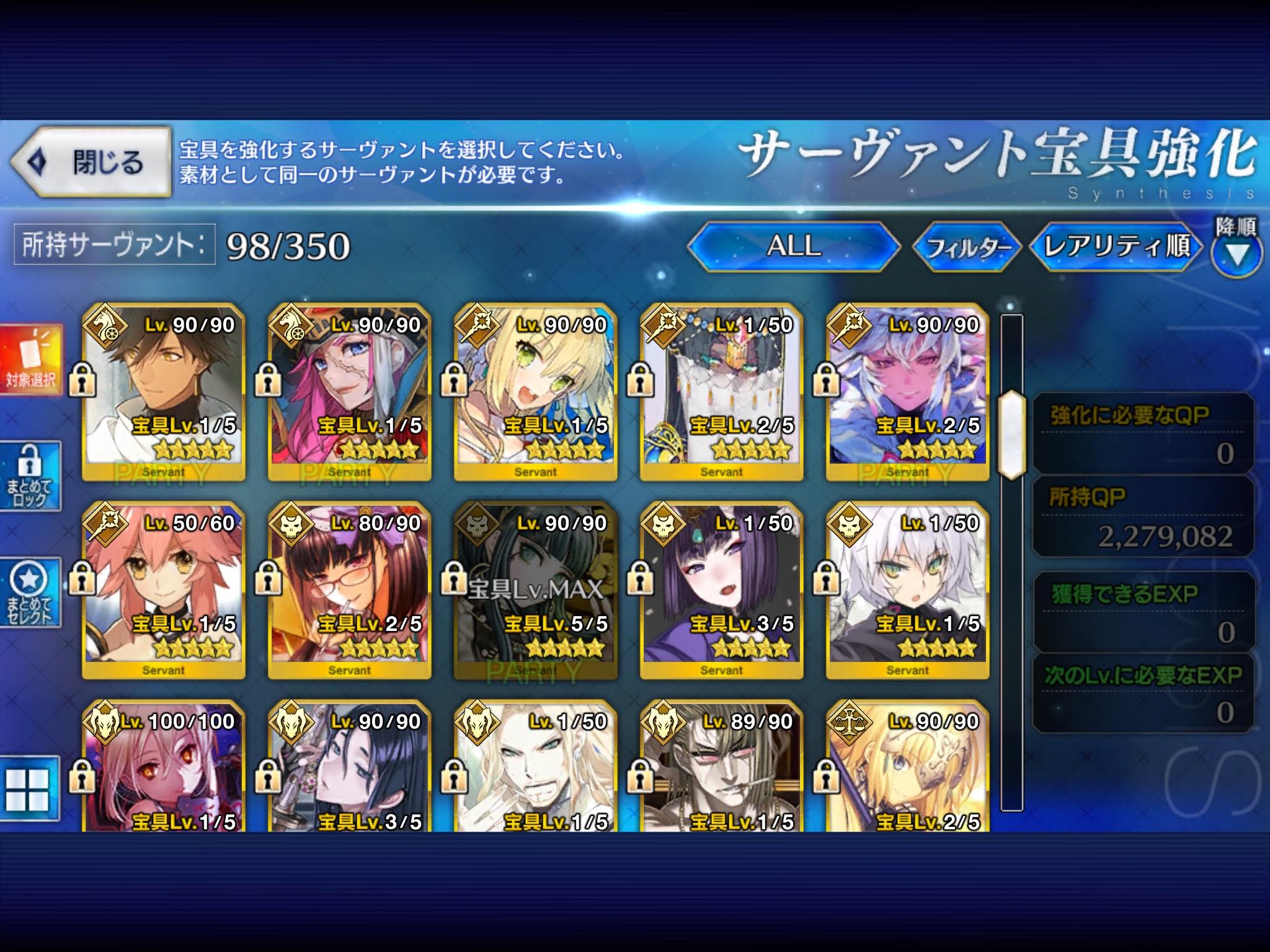This screenshot has height=952, width=1270.
Task: Activate the まとめてセレクト bulk select button
Action: click(x=30, y=593)
